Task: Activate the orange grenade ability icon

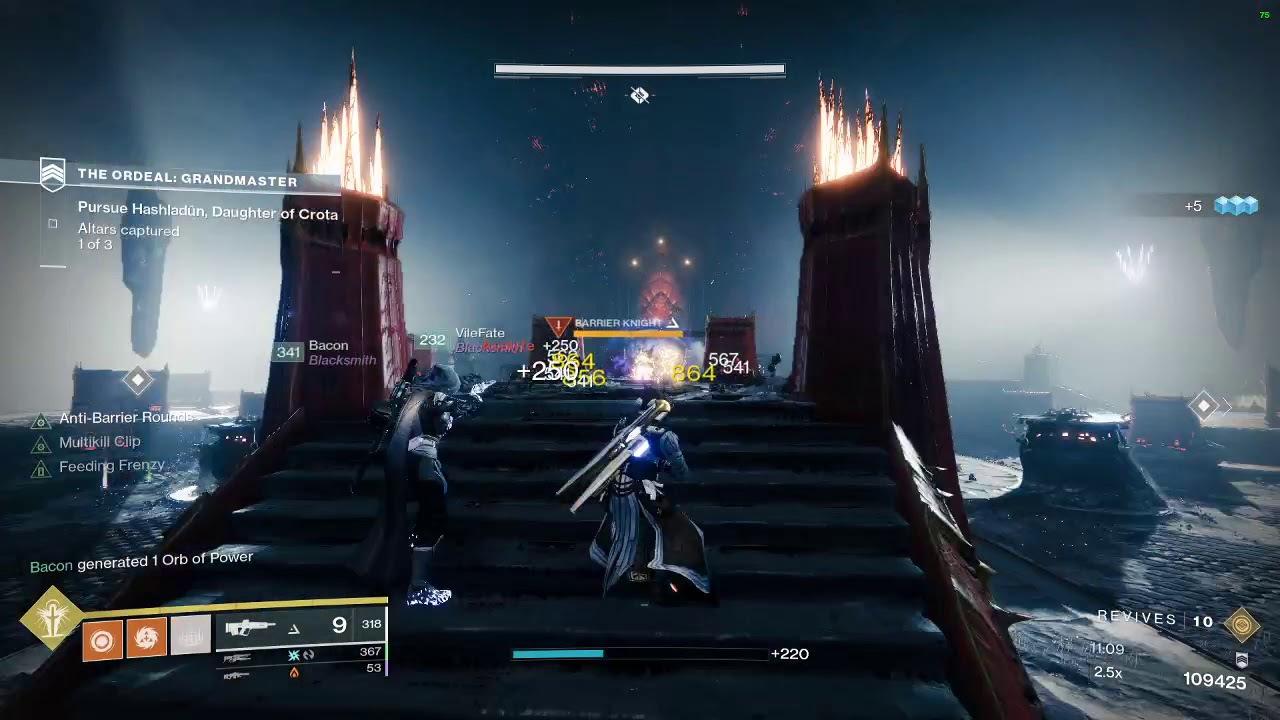Action: [102, 637]
